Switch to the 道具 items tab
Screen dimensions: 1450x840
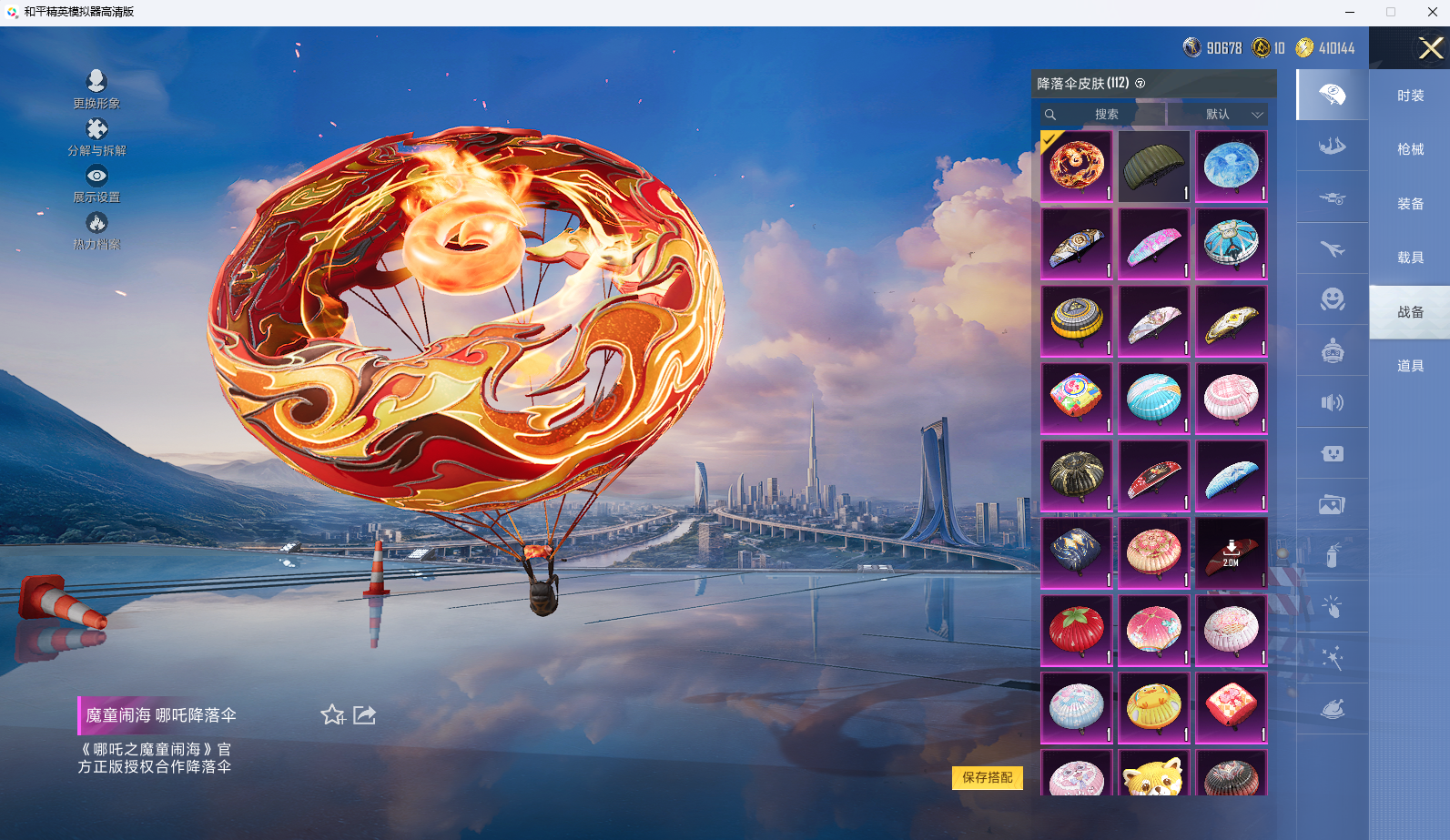click(1410, 366)
